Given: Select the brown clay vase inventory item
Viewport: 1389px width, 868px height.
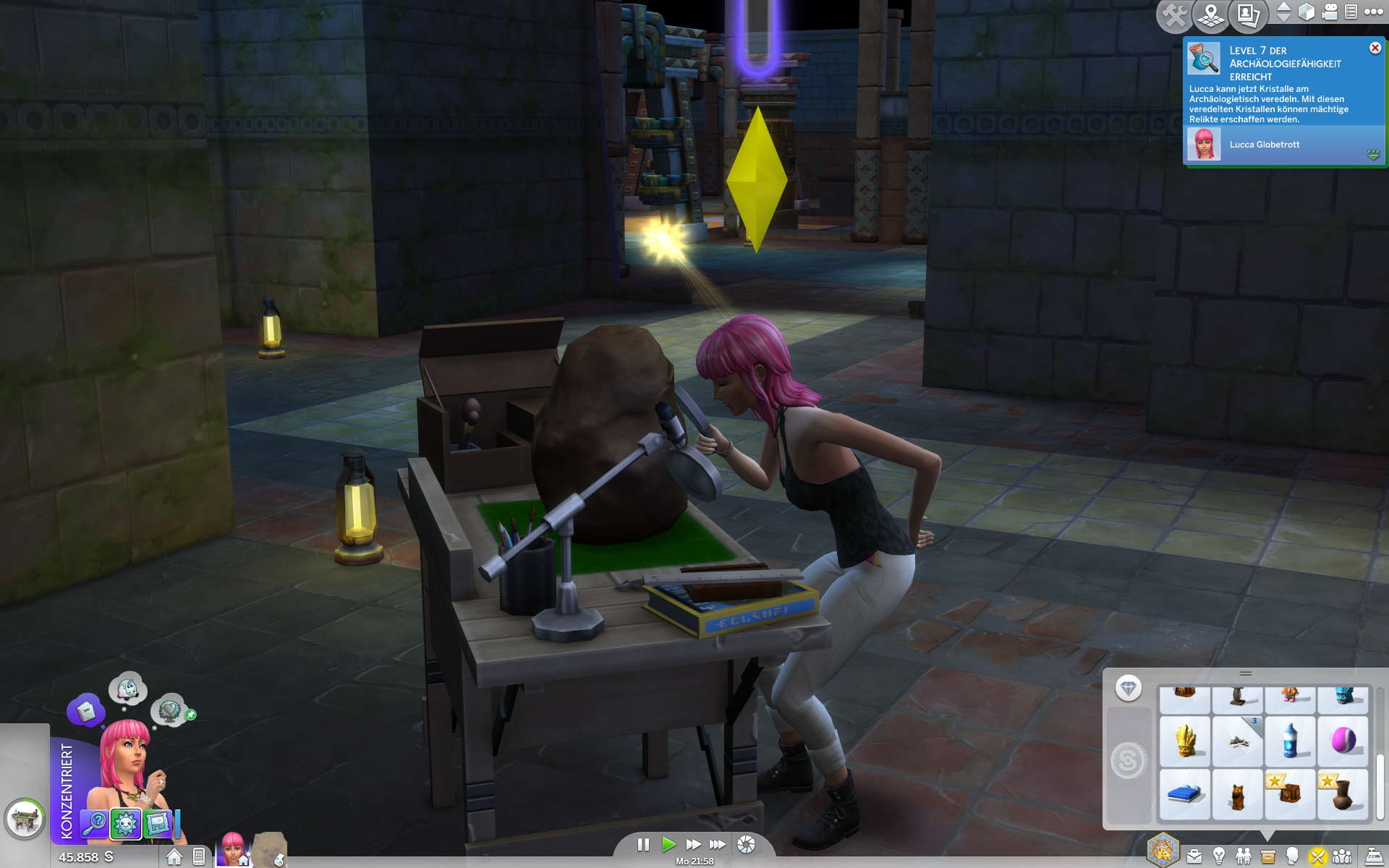Looking at the screenshot, I should tap(1343, 794).
